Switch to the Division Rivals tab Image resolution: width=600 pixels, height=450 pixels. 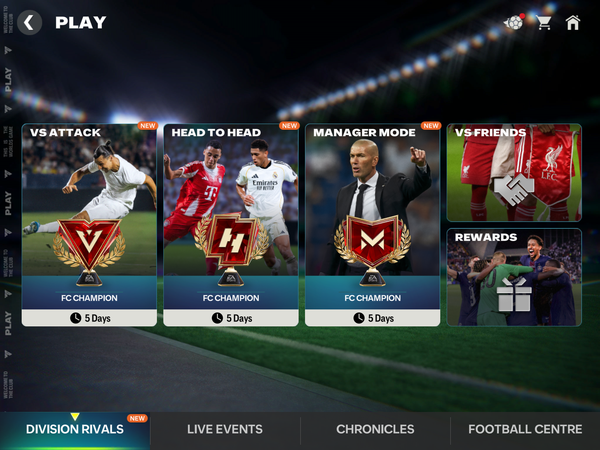[x=75, y=429]
